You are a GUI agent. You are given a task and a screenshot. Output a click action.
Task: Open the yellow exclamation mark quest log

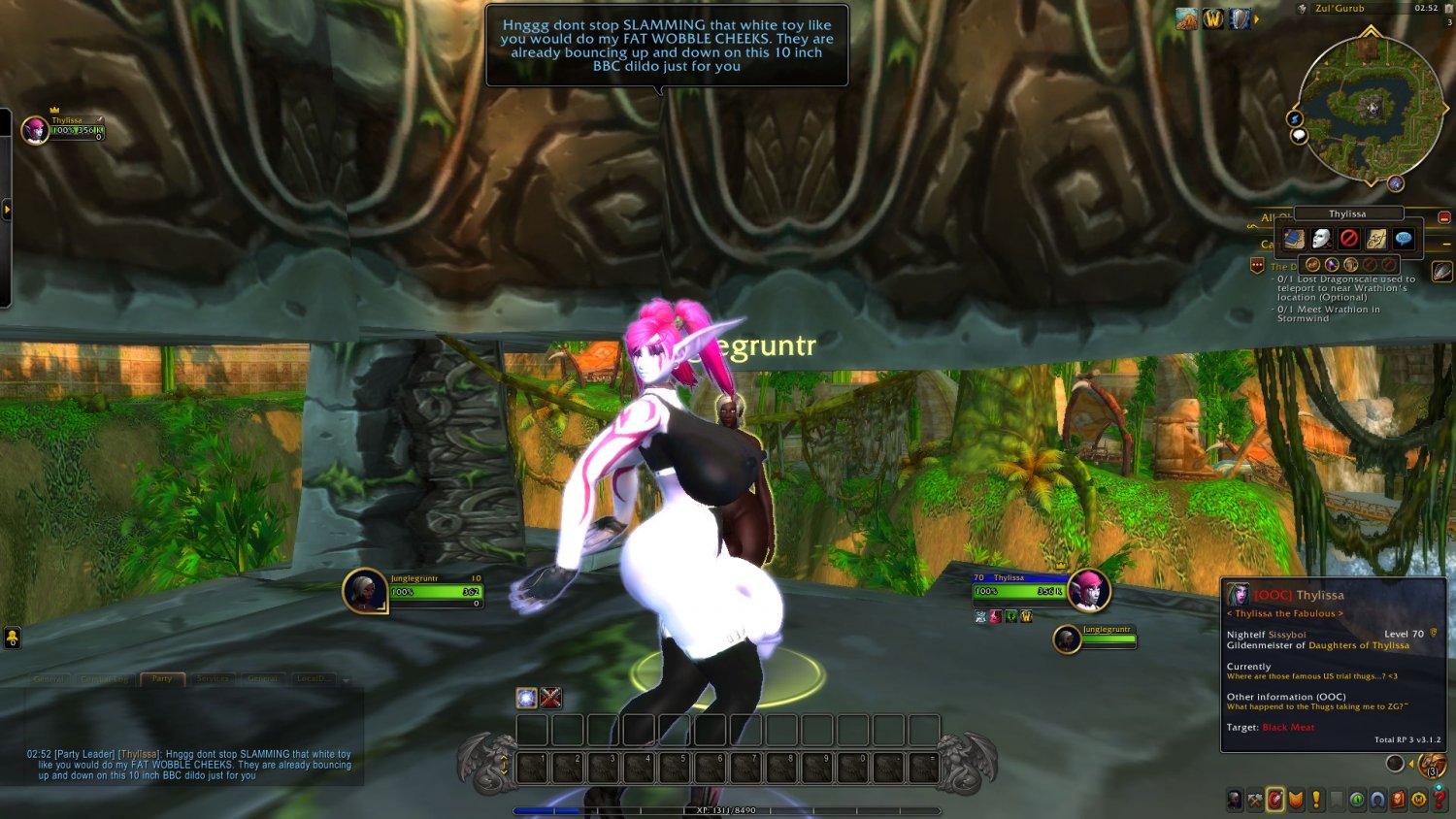coord(1316,800)
